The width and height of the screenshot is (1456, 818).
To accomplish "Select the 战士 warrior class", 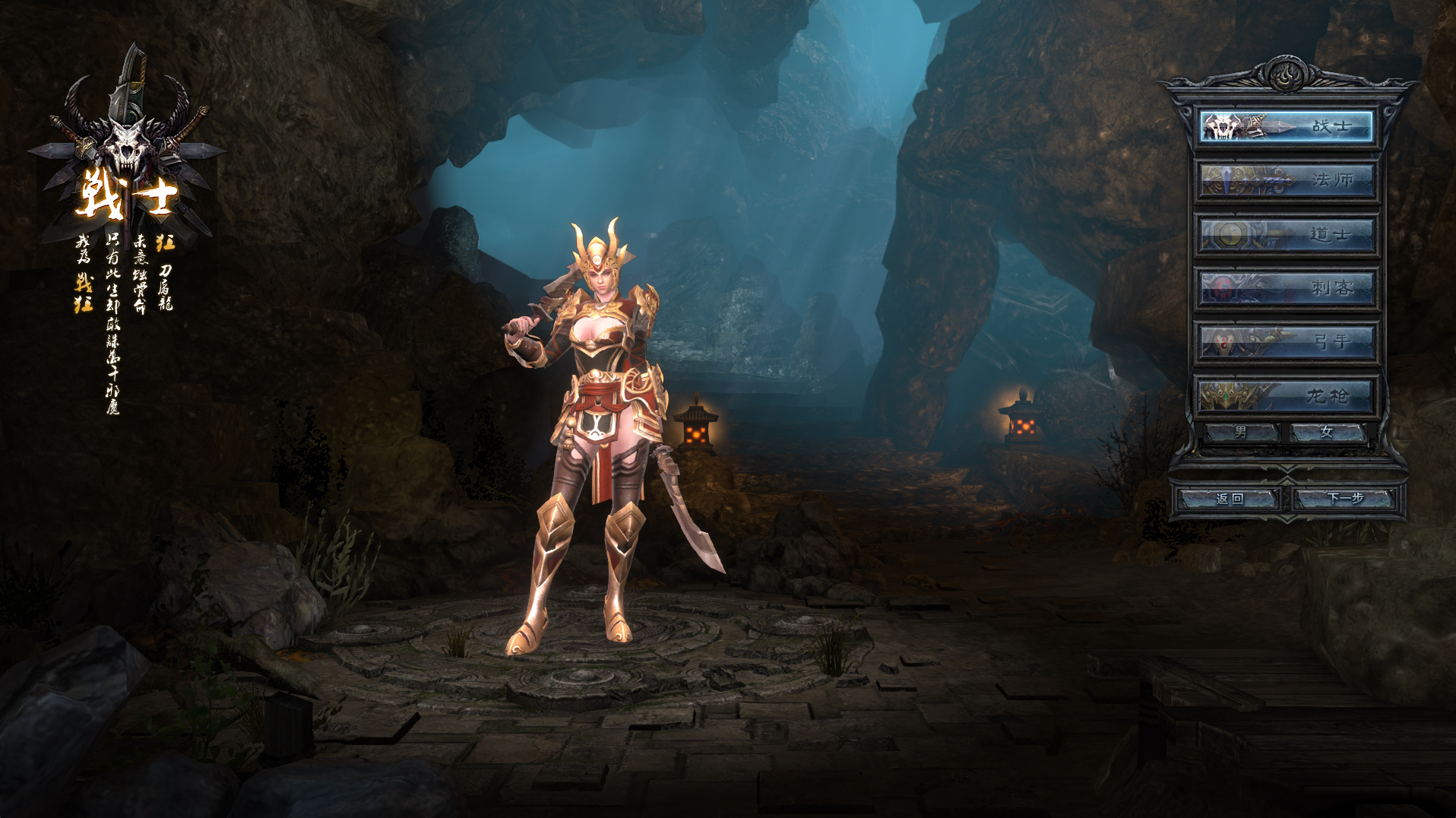I will coord(1287,126).
